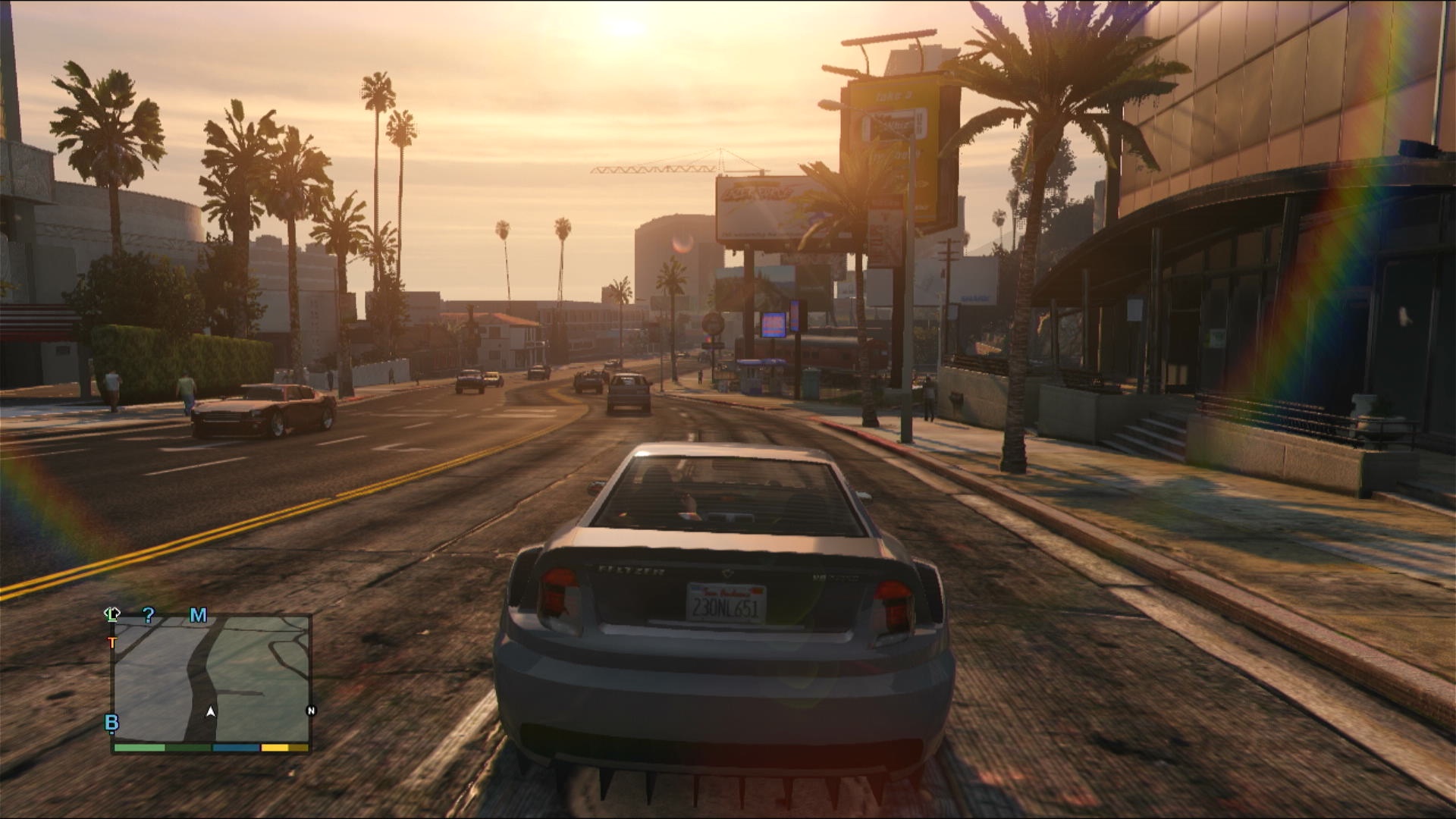Click the blue question mark icon above minimap
1456x819 pixels.
click(149, 615)
